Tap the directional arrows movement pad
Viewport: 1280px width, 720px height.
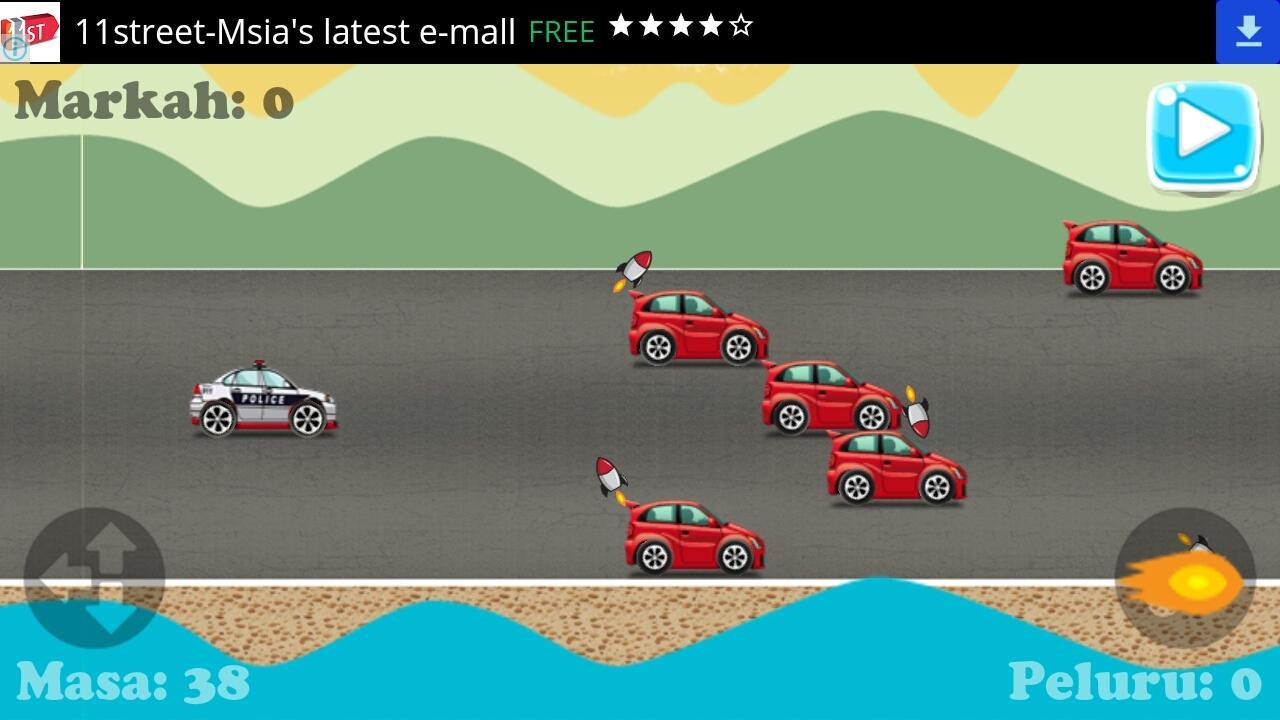94,578
